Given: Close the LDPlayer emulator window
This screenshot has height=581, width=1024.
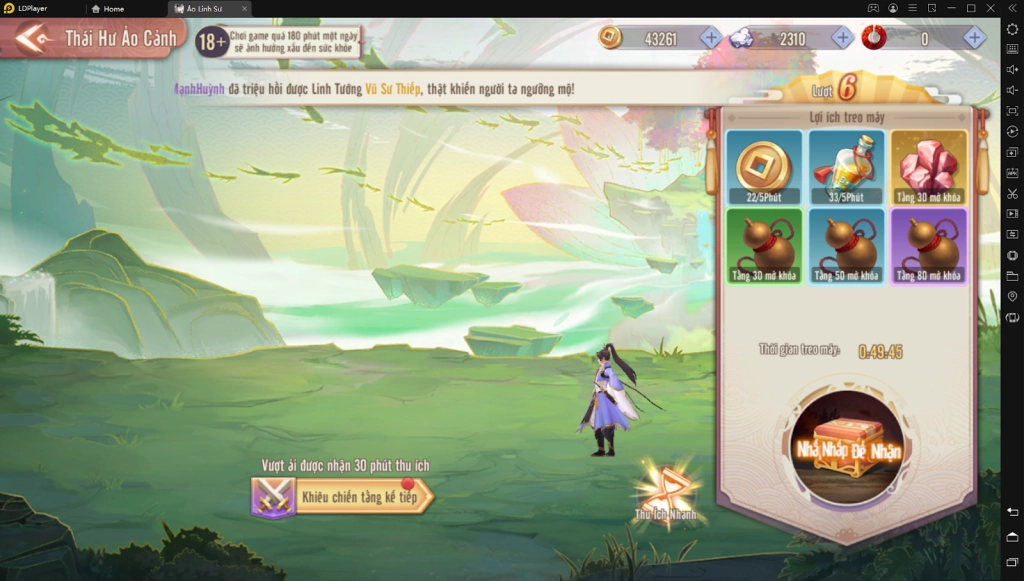Looking at the screenshot, I should tap(992, 8).
